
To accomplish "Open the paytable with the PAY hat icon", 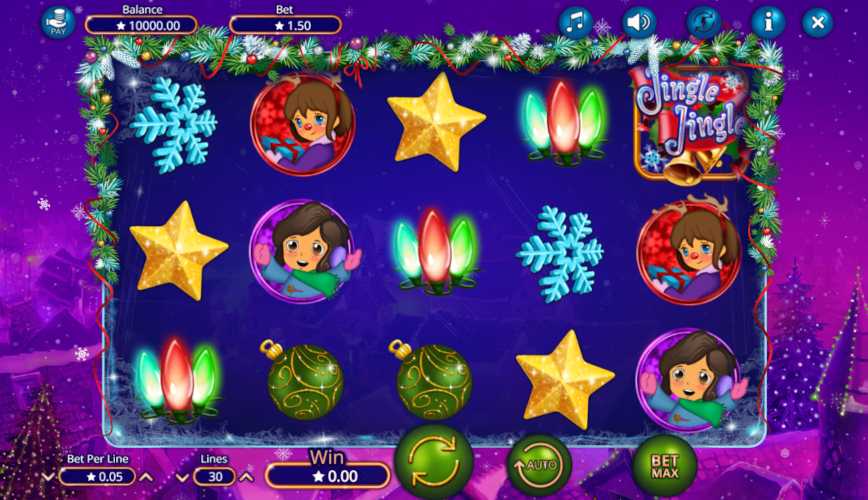I will coord(57,22).
